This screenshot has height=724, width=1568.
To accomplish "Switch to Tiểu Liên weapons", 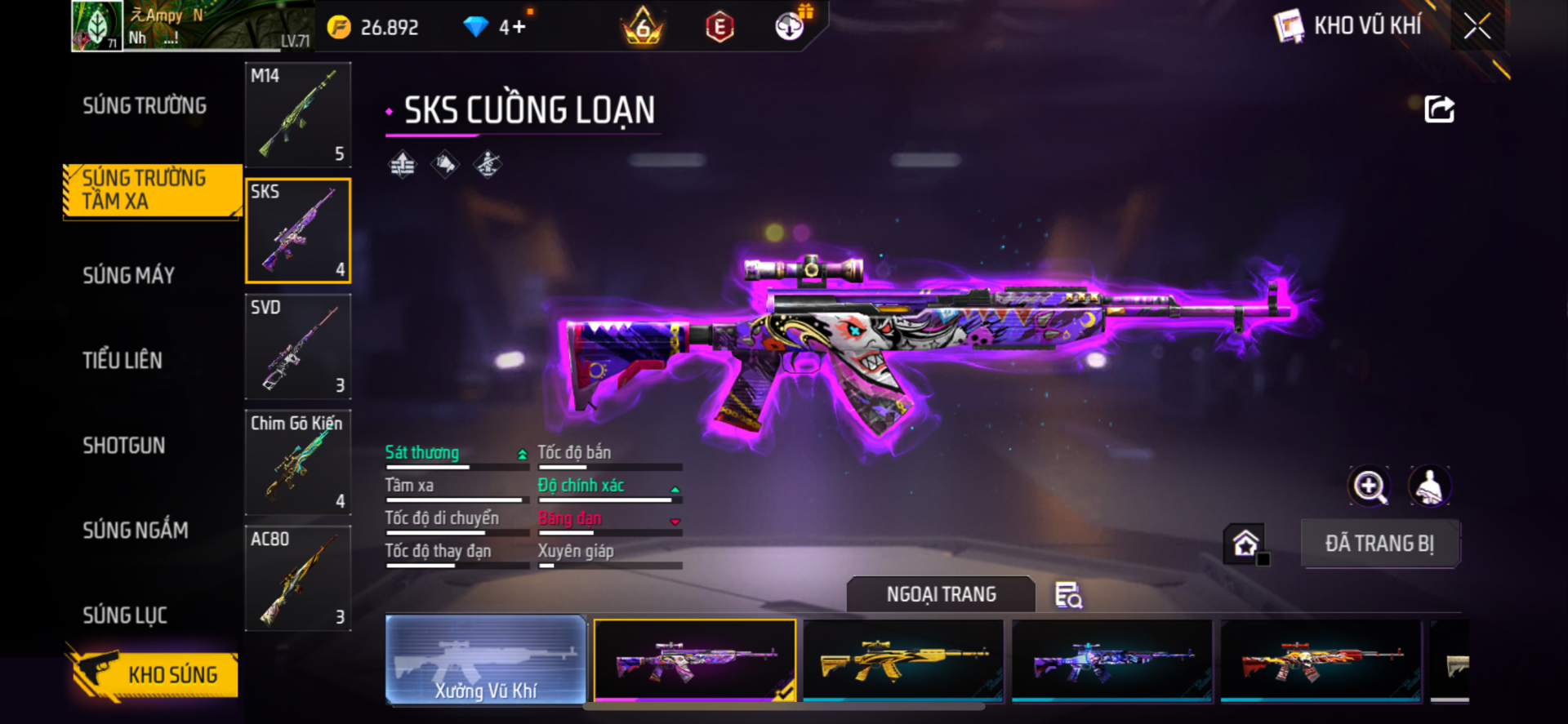I will [122, 361].
